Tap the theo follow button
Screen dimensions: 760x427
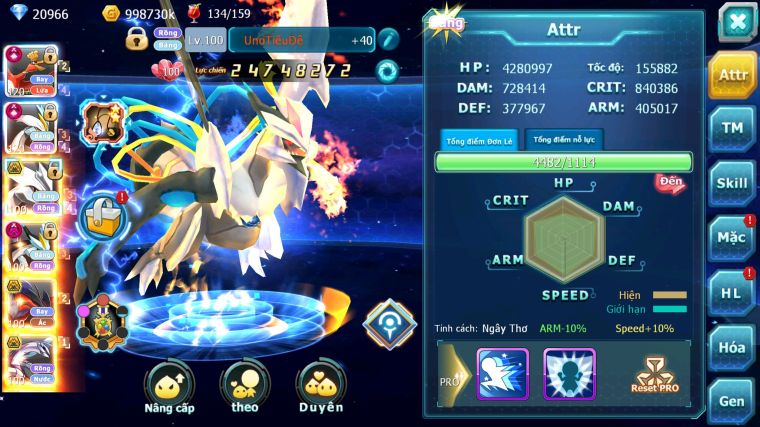pos(245,388)
